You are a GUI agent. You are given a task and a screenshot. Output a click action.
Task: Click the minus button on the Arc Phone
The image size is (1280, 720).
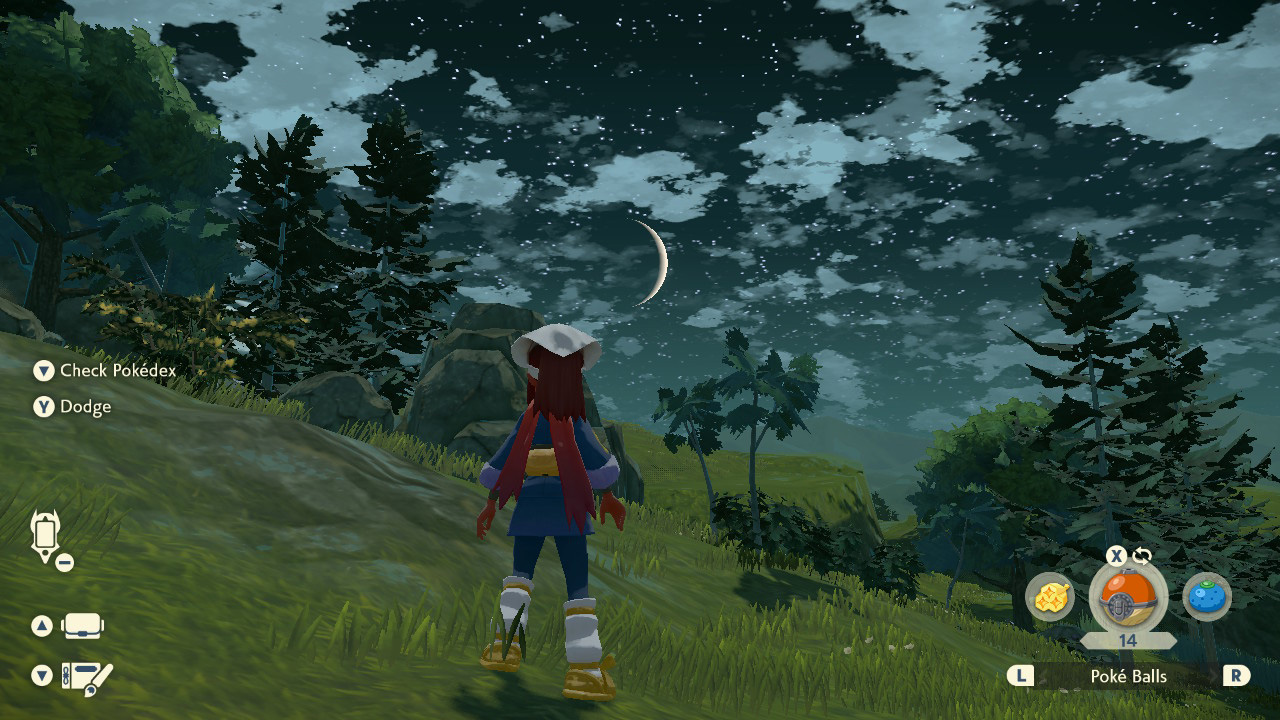[65, 560]
